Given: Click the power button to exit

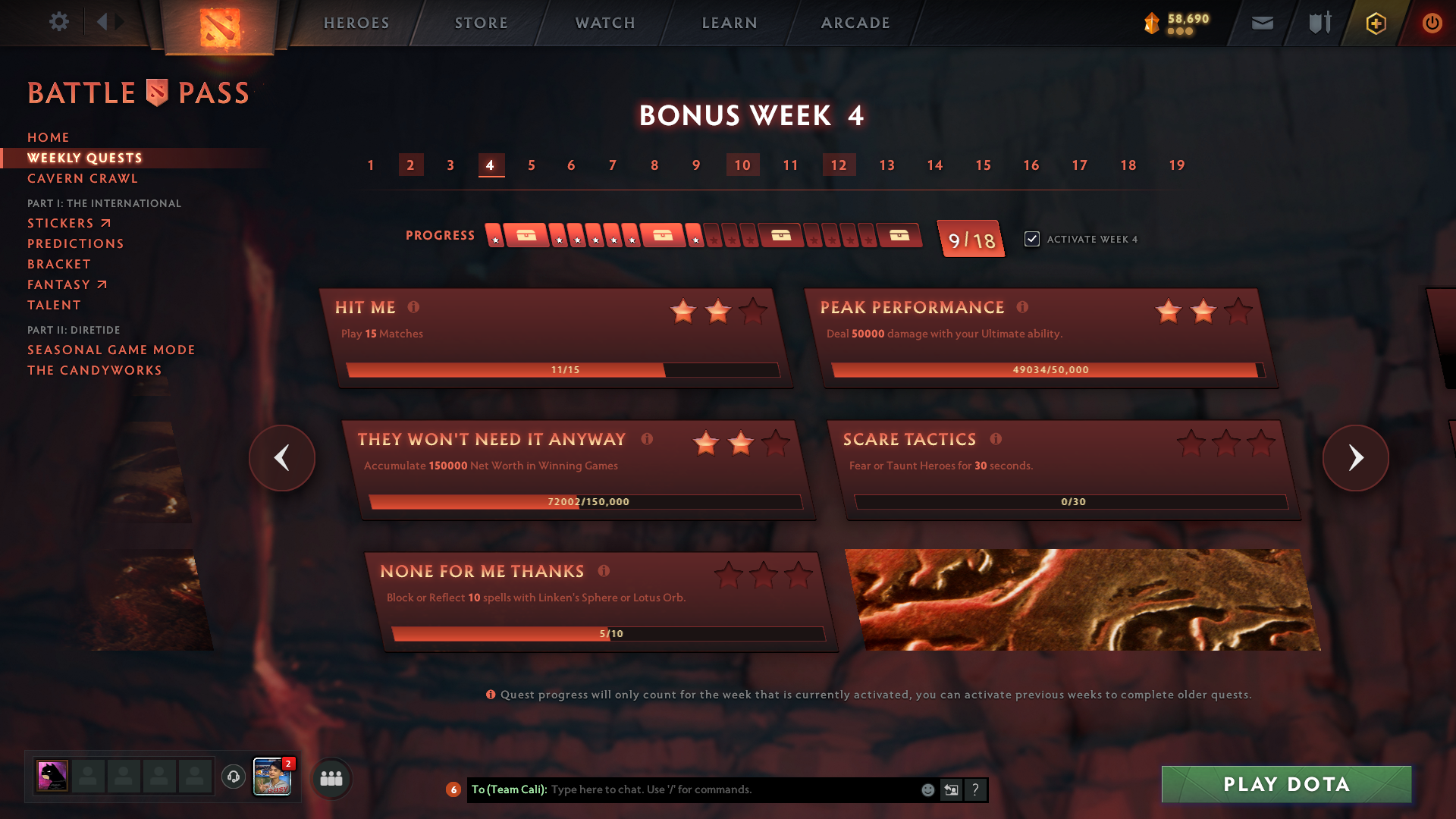Looking at the screenshot, I should [x=1432, y=23].
